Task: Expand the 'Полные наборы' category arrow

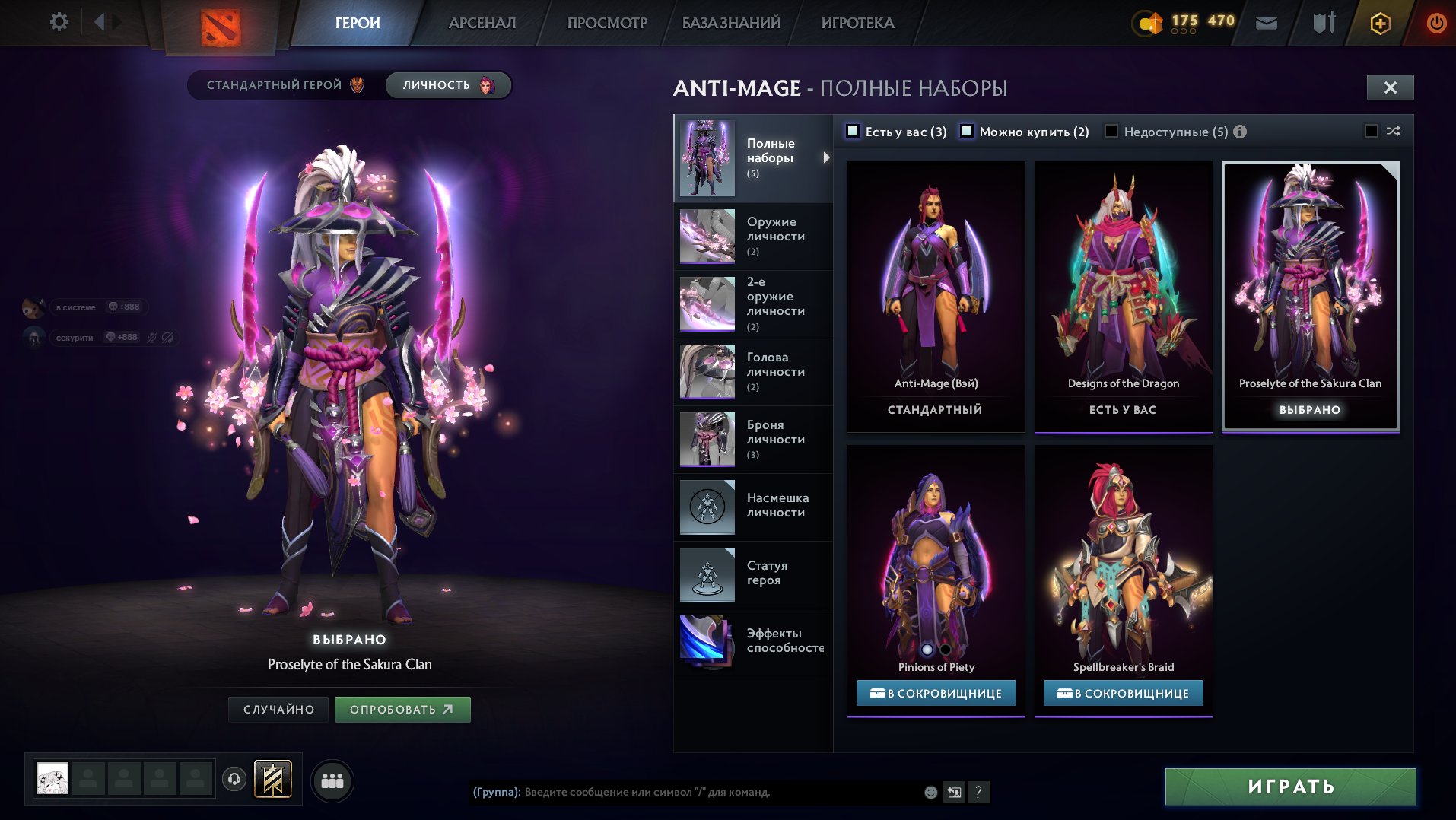Action: click(x=825, y=157)
